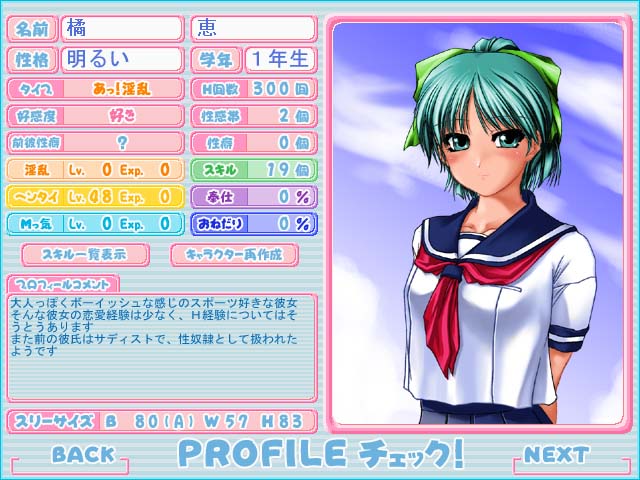This screenshot has height=480, width=640.
Task: Recreate the character (キャラクター再作成)
Action: [234, 254]
